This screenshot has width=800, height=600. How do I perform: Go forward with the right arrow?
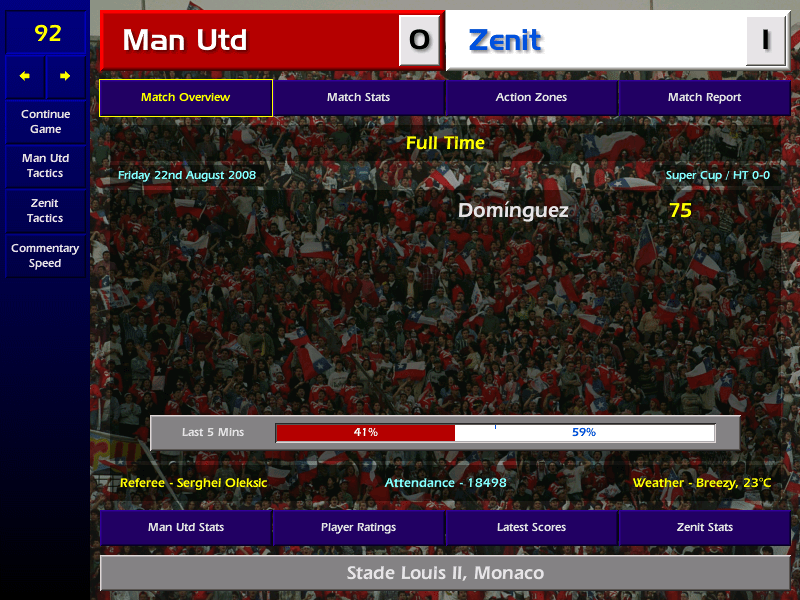click(65, 76)
